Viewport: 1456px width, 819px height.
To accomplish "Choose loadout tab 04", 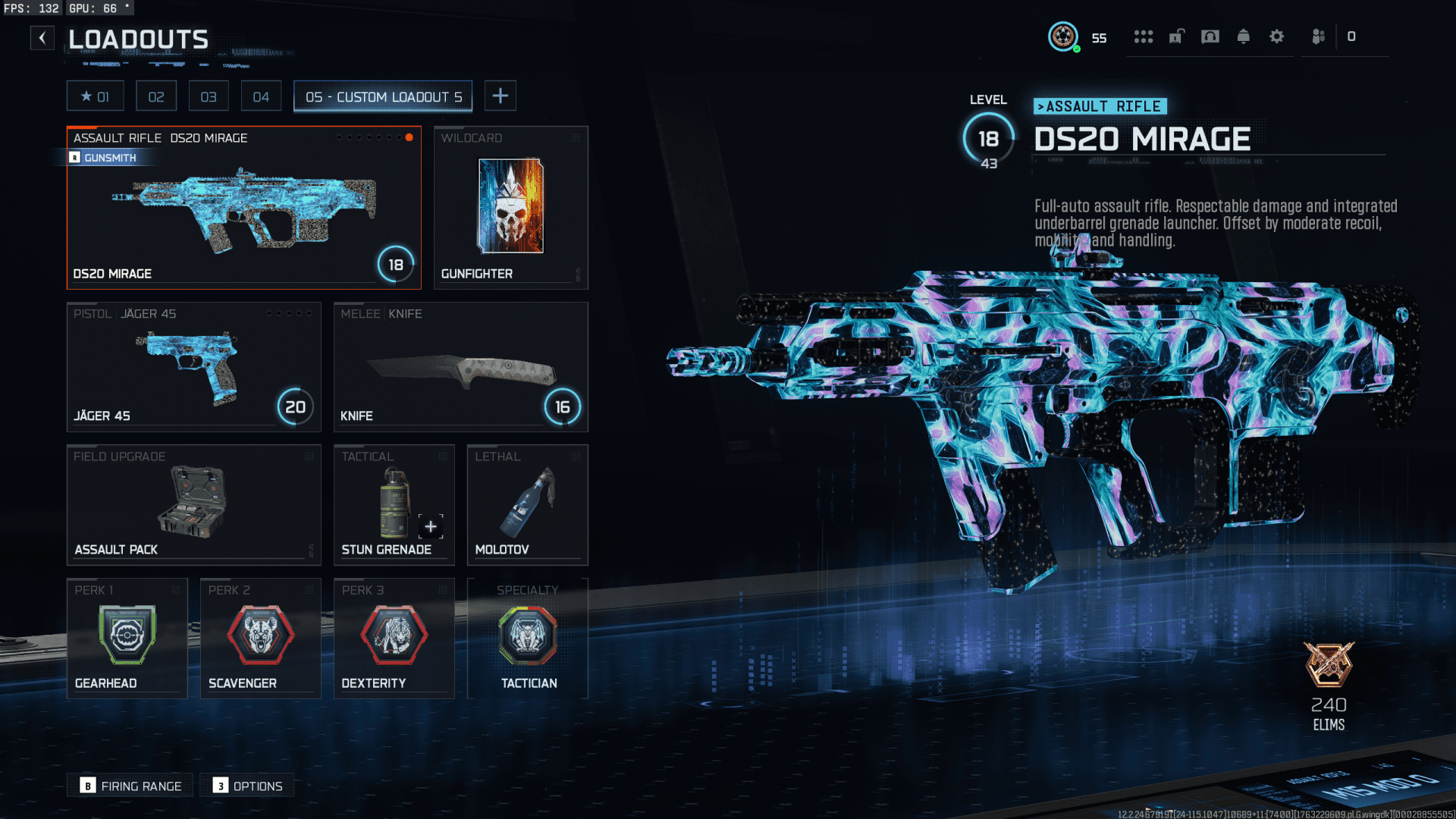I will [x=261, y=96].
